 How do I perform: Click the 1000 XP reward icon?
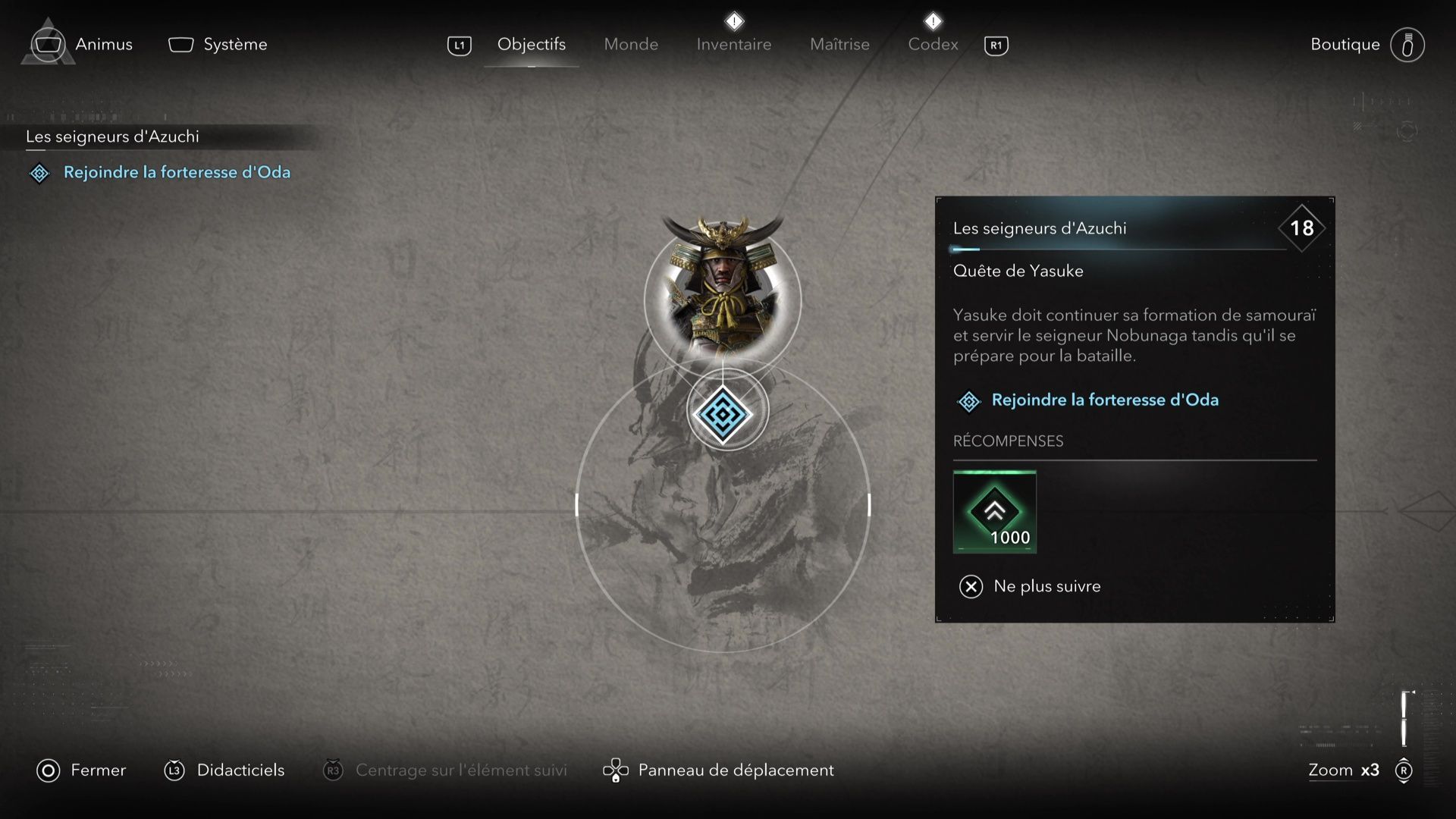(994, 512)
